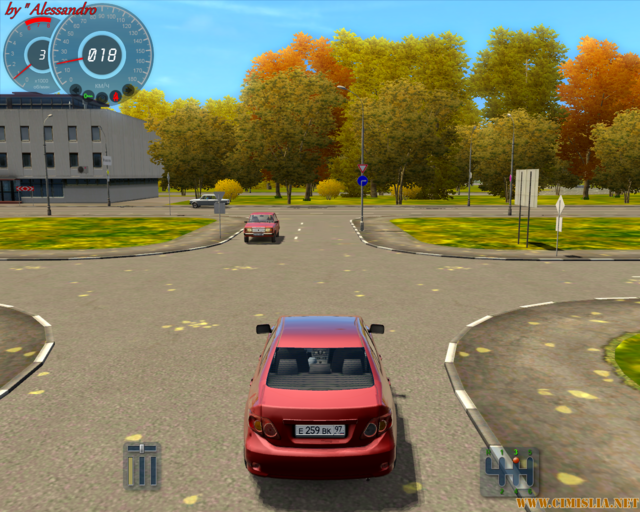Click the right turn signal arrow indicator
Screen dimensions: 640x512
click(x=128, y=90)
